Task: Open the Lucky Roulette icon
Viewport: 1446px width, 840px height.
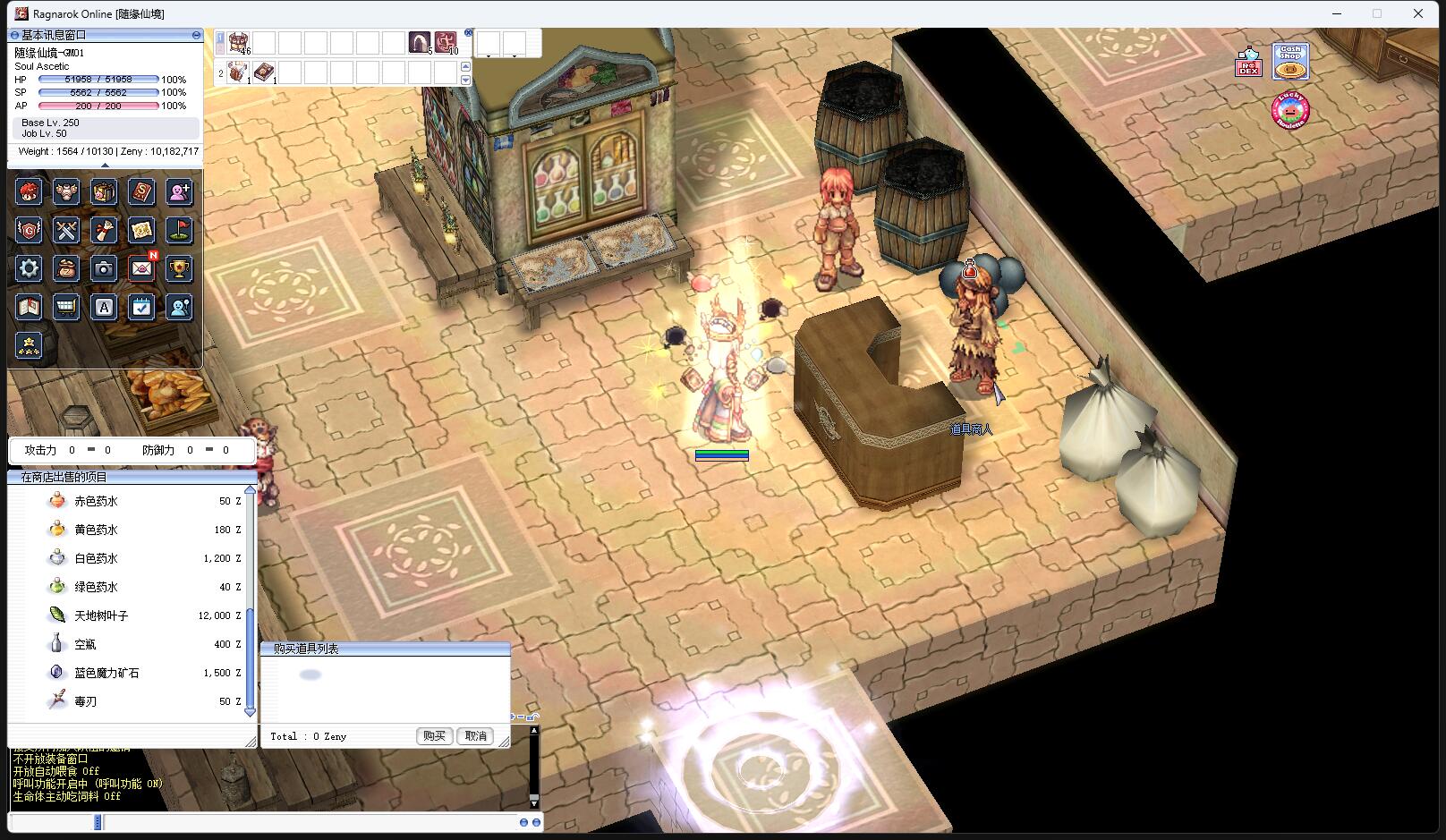Action: click(1289, 110)
